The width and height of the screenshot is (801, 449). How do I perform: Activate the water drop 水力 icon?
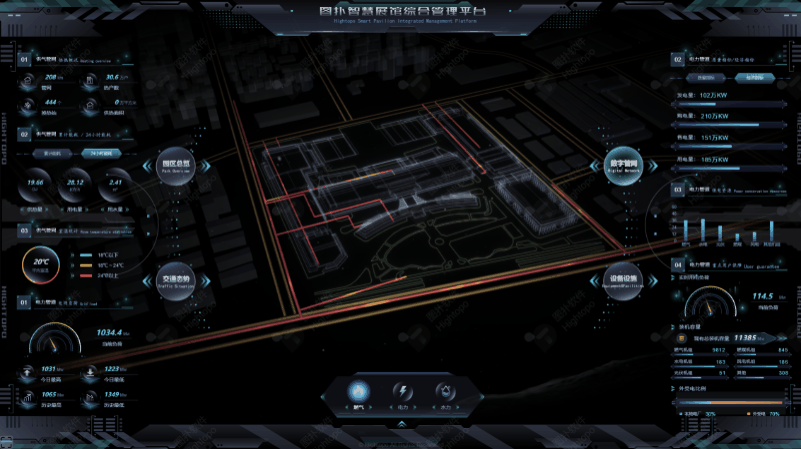click(445, 392)
